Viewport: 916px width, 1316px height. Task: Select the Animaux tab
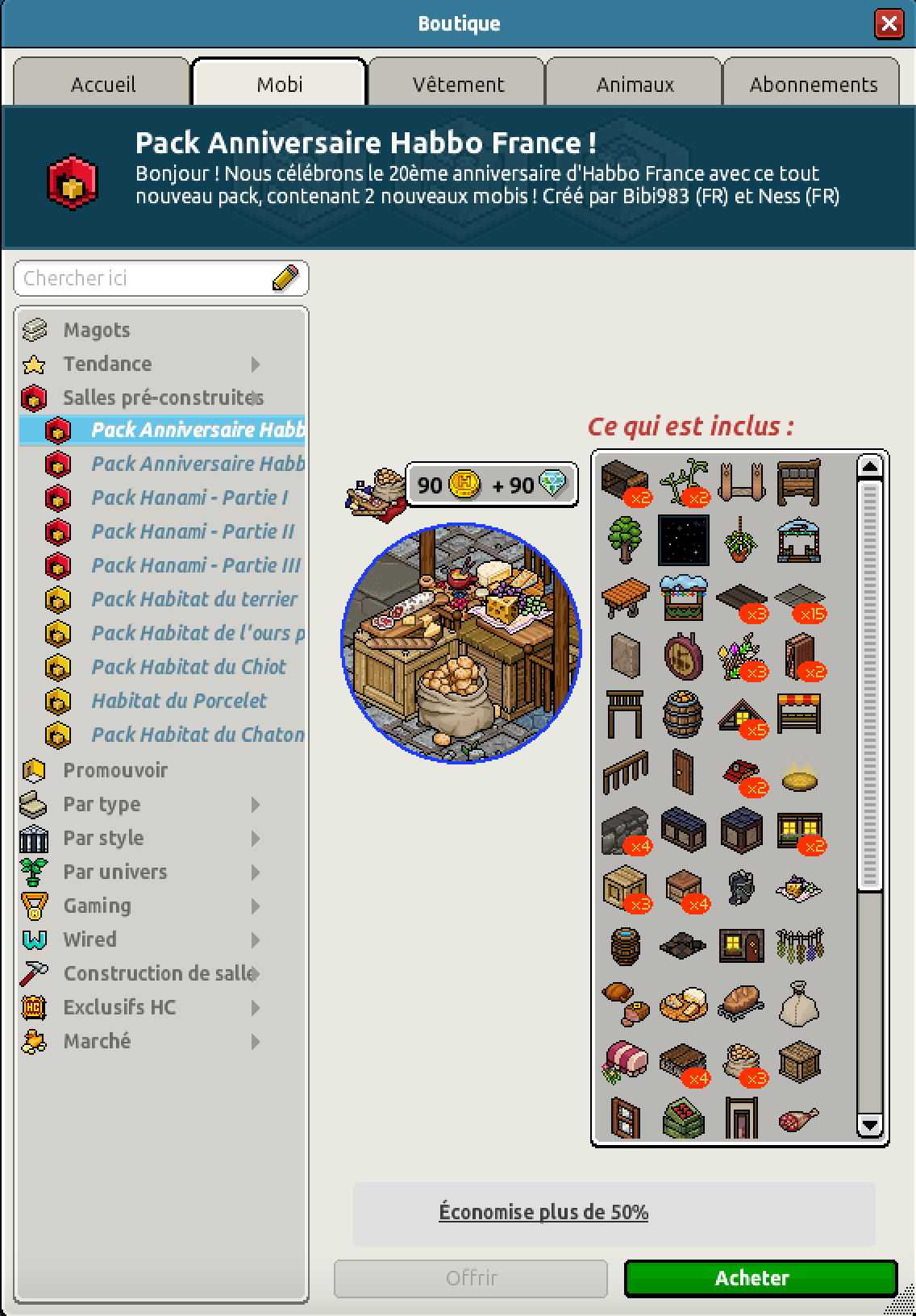[635, 84]
